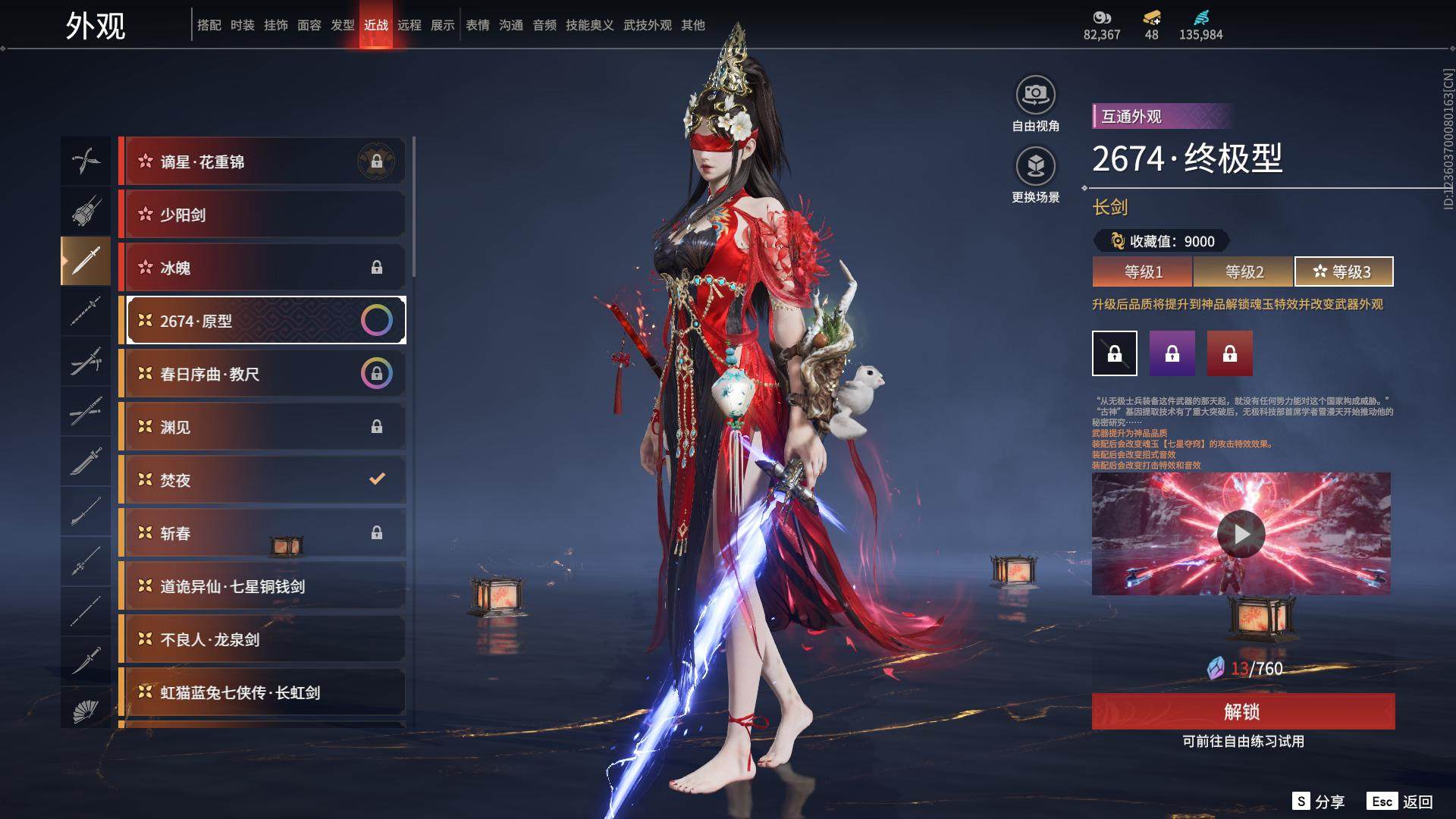Viewport: 1456px width, 819px height.
Task: Unlock the skin with 解锁 button
Action: pos(1243,711)
